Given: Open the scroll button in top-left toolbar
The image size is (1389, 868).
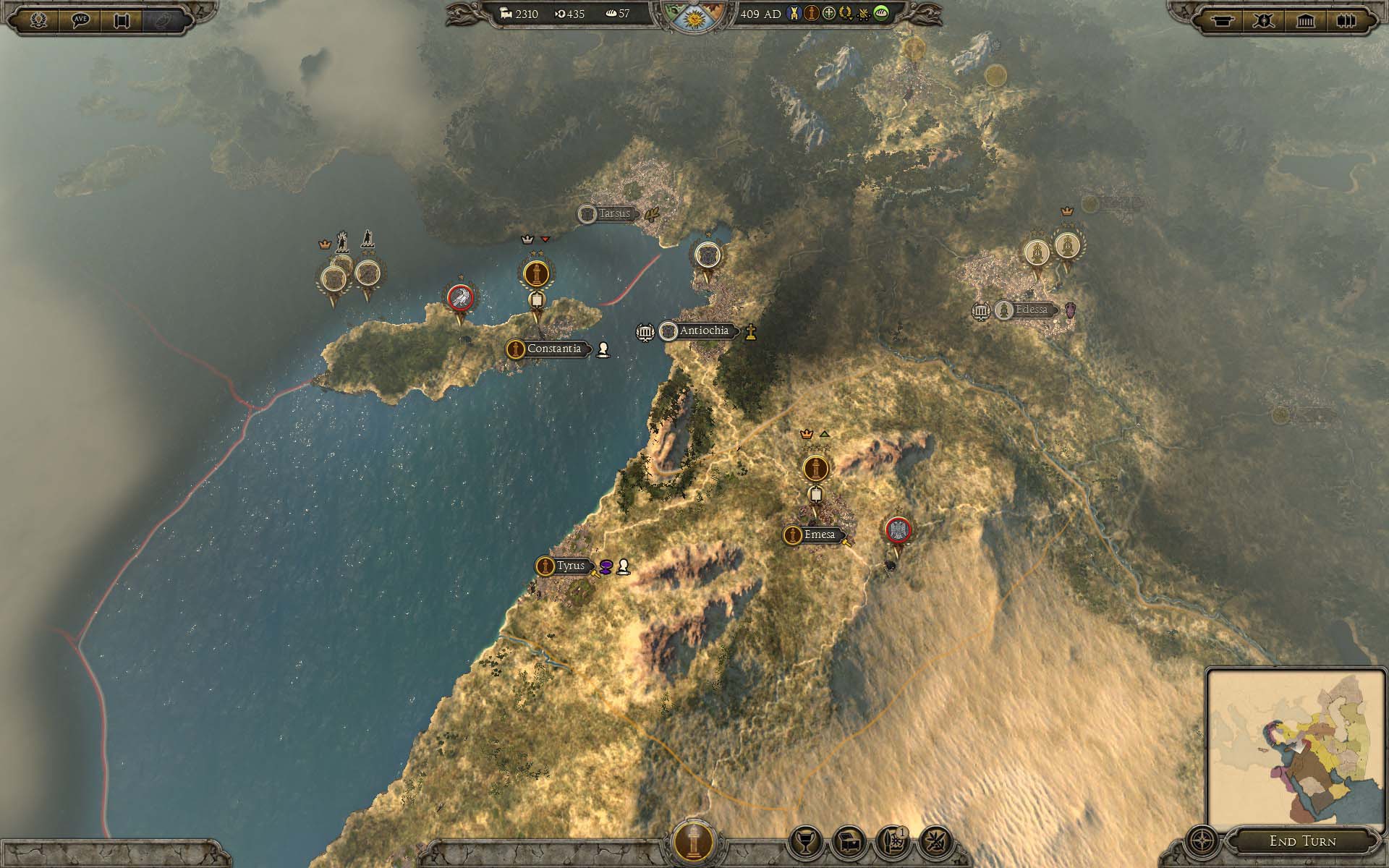Looking at the screenshot, I should pos(122,20).
